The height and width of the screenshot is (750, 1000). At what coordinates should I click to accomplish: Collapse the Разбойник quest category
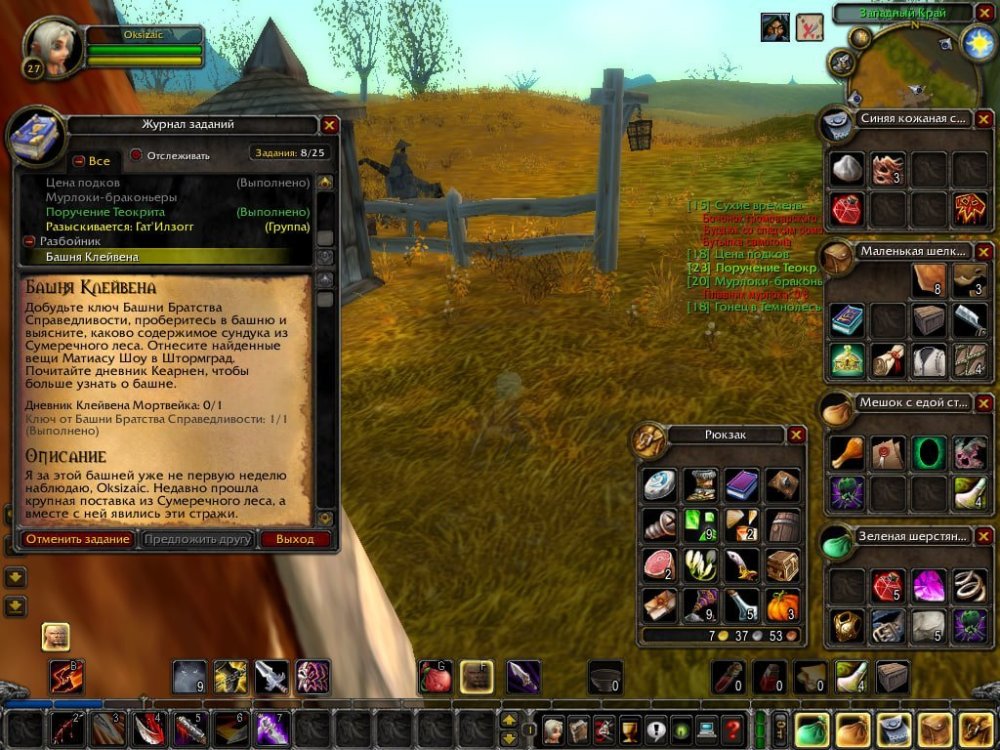coord(30,242)
